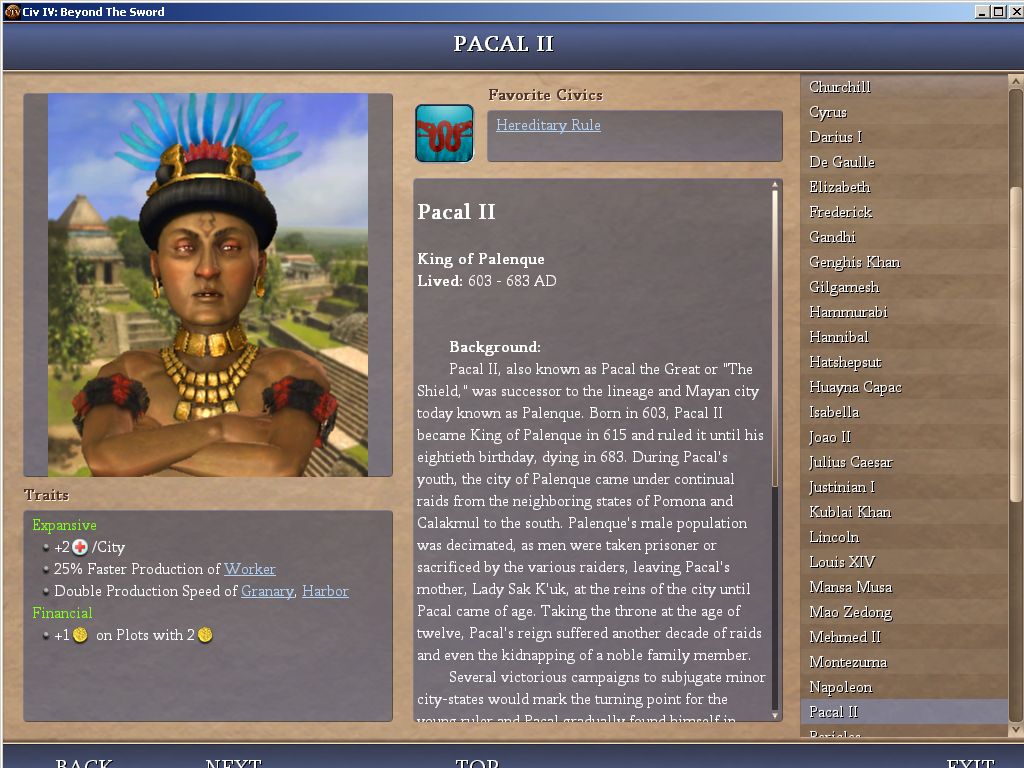Image resolution: width=1024 pixels, height=768 pixels.
Task: Go back with the BACK button
Action: pos(84,762)
